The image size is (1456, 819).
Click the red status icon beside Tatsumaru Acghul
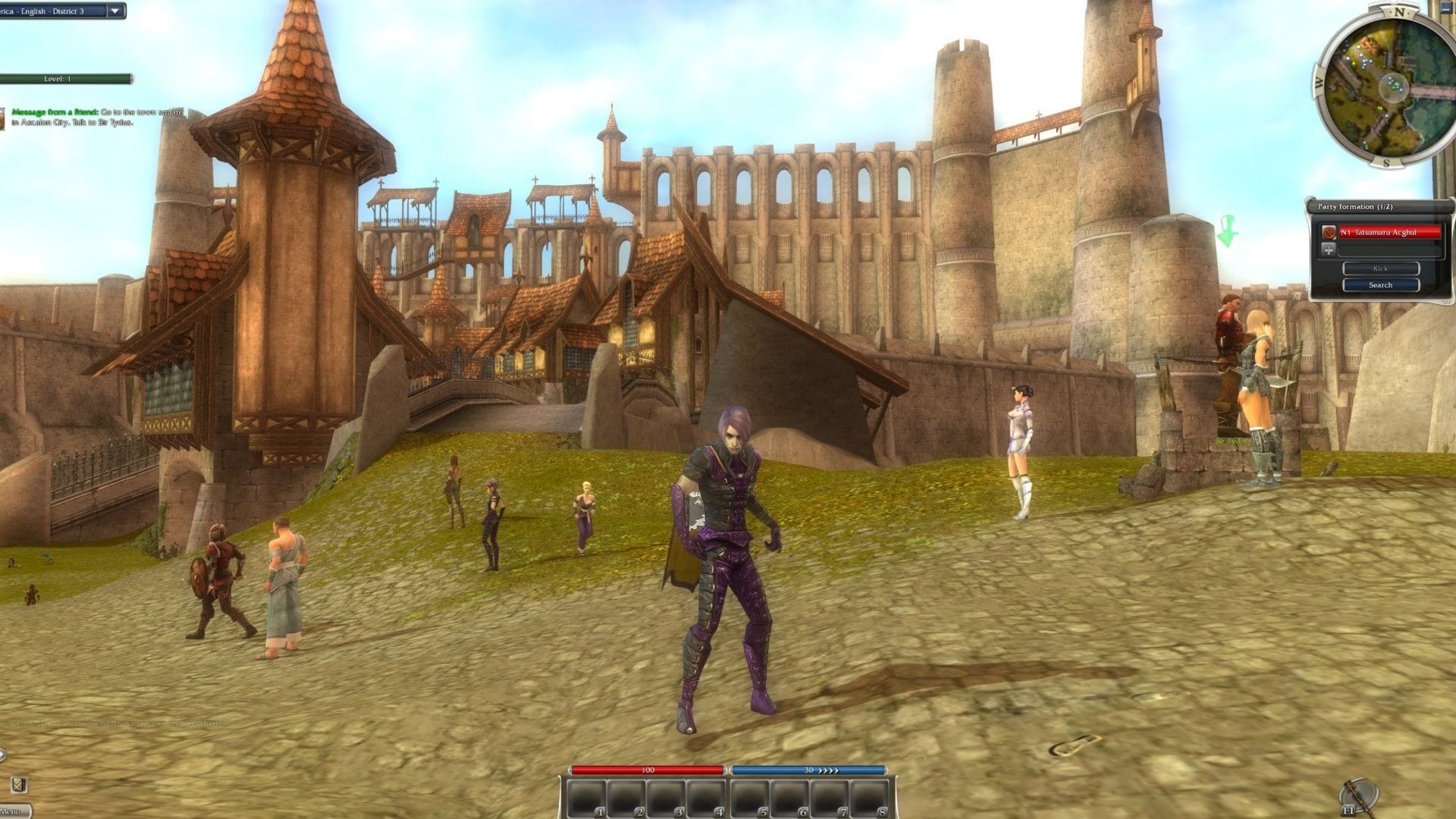coord(1329,232)
